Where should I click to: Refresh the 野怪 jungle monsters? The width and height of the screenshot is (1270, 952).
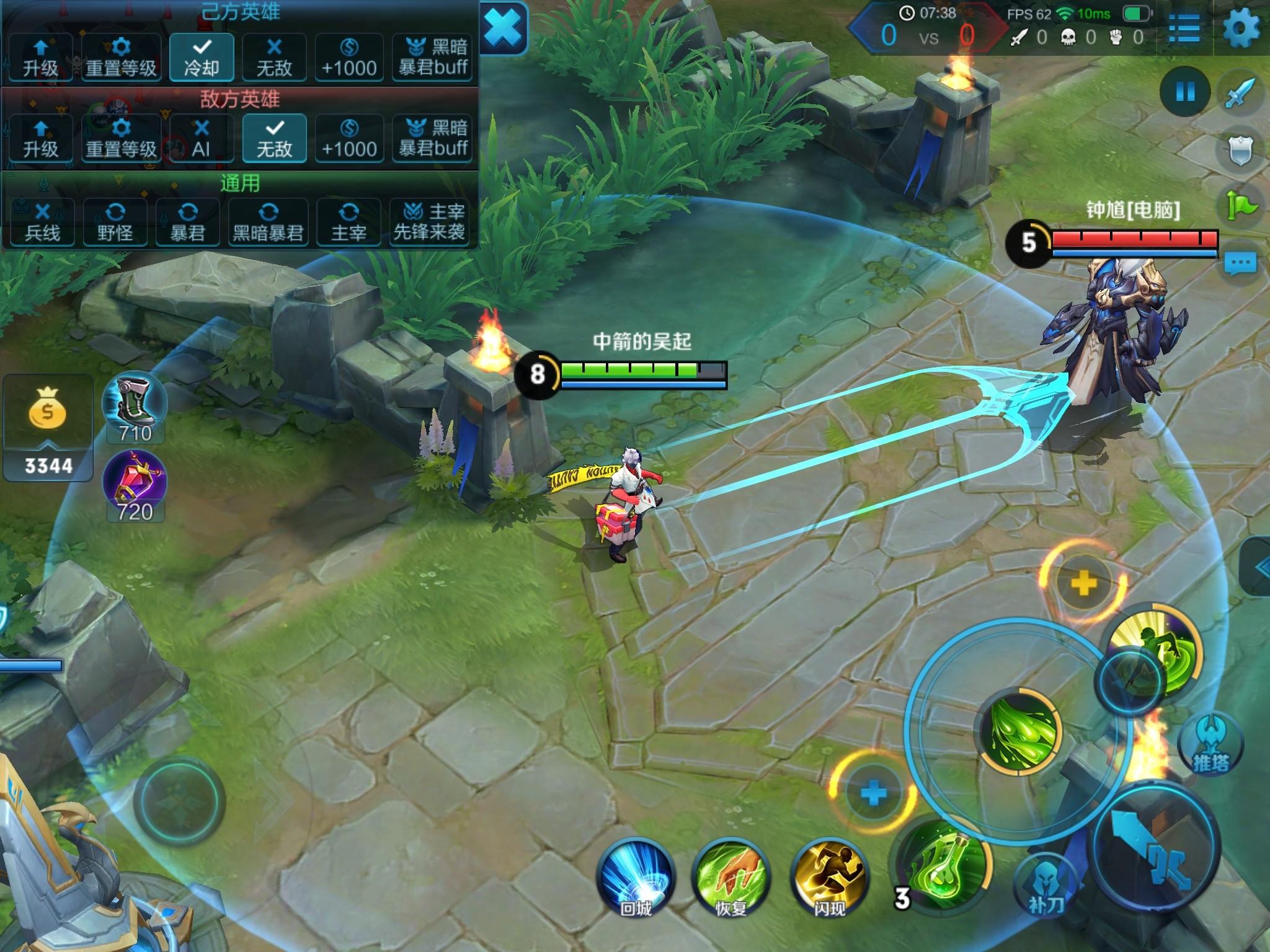[x=115, y=223]
